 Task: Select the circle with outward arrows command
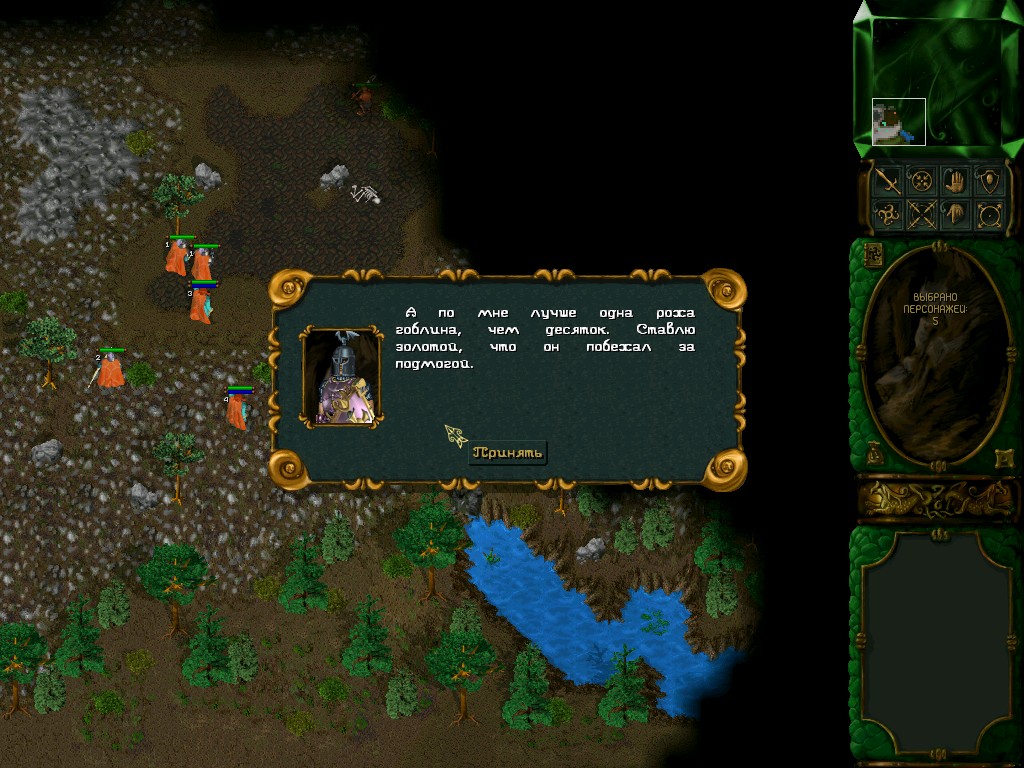990,214
